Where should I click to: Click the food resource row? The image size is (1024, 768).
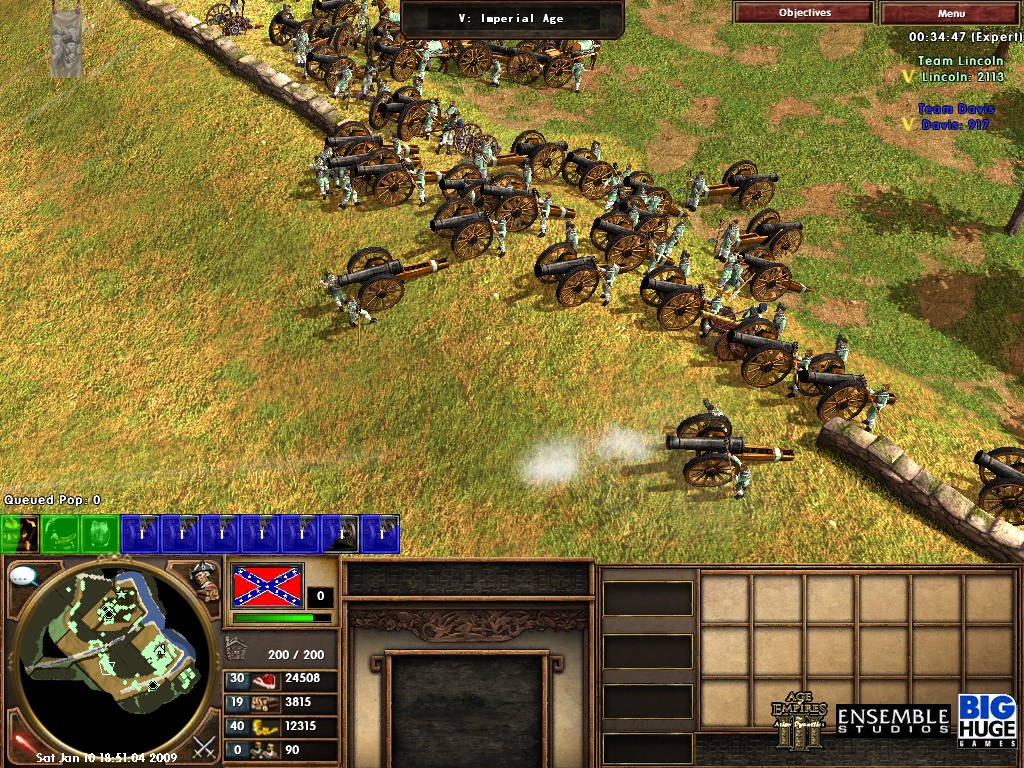(x=282, y=679)
